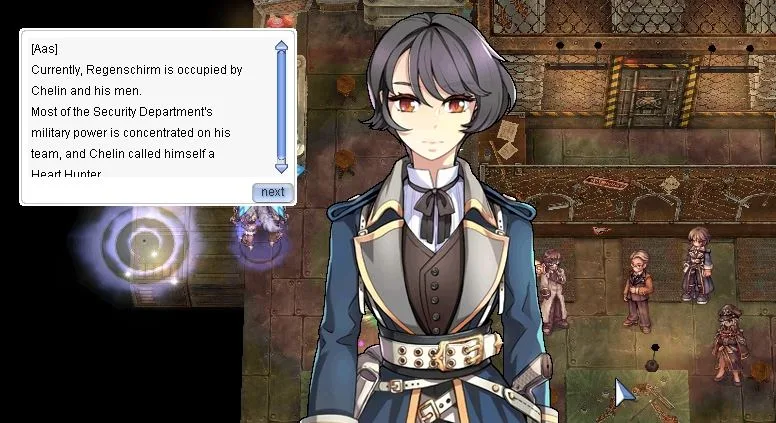The height and width of the screenshot is (423, 776).
Task: Click the dialogue scrollbar's up arrow
Action: (281, 45)
